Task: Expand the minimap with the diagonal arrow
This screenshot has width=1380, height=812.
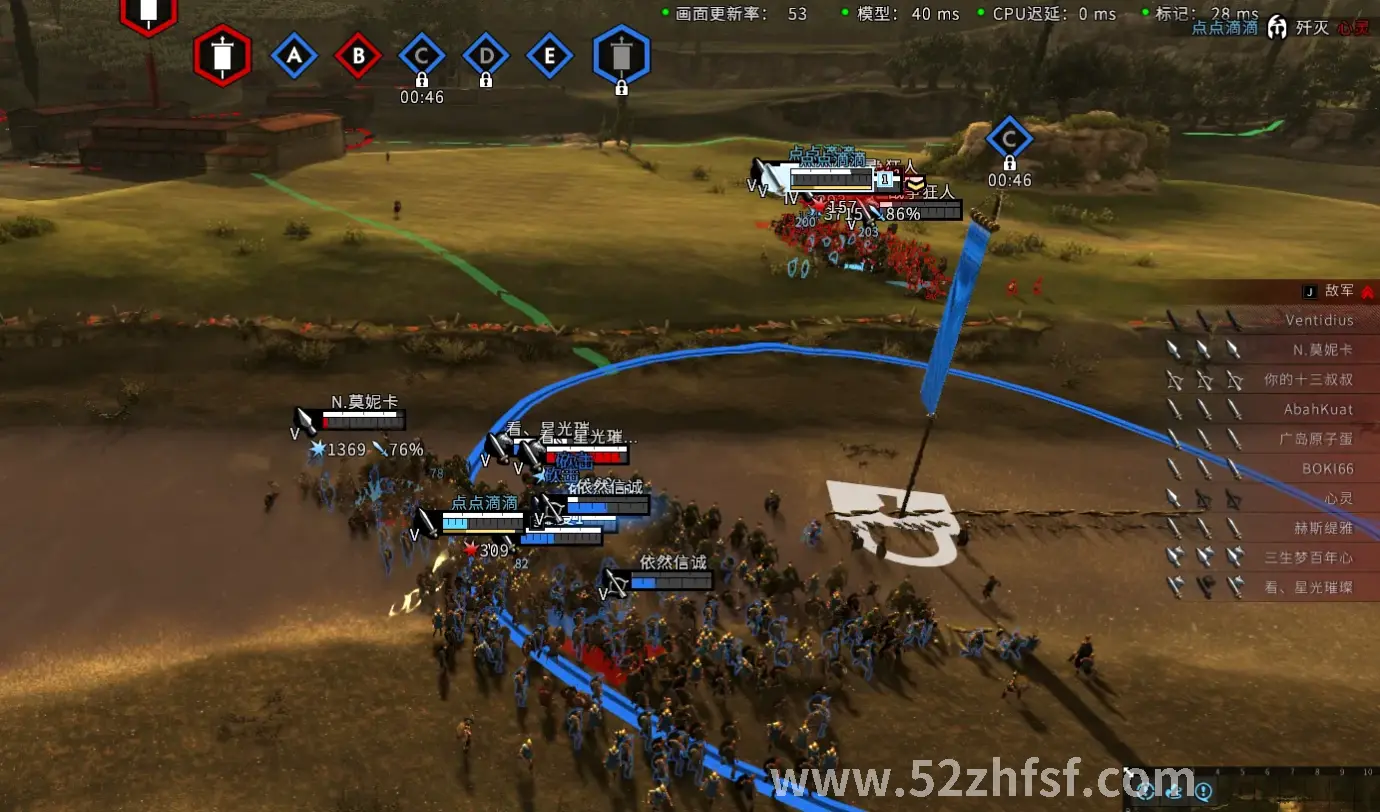Action: click(x=1129, y=773)
